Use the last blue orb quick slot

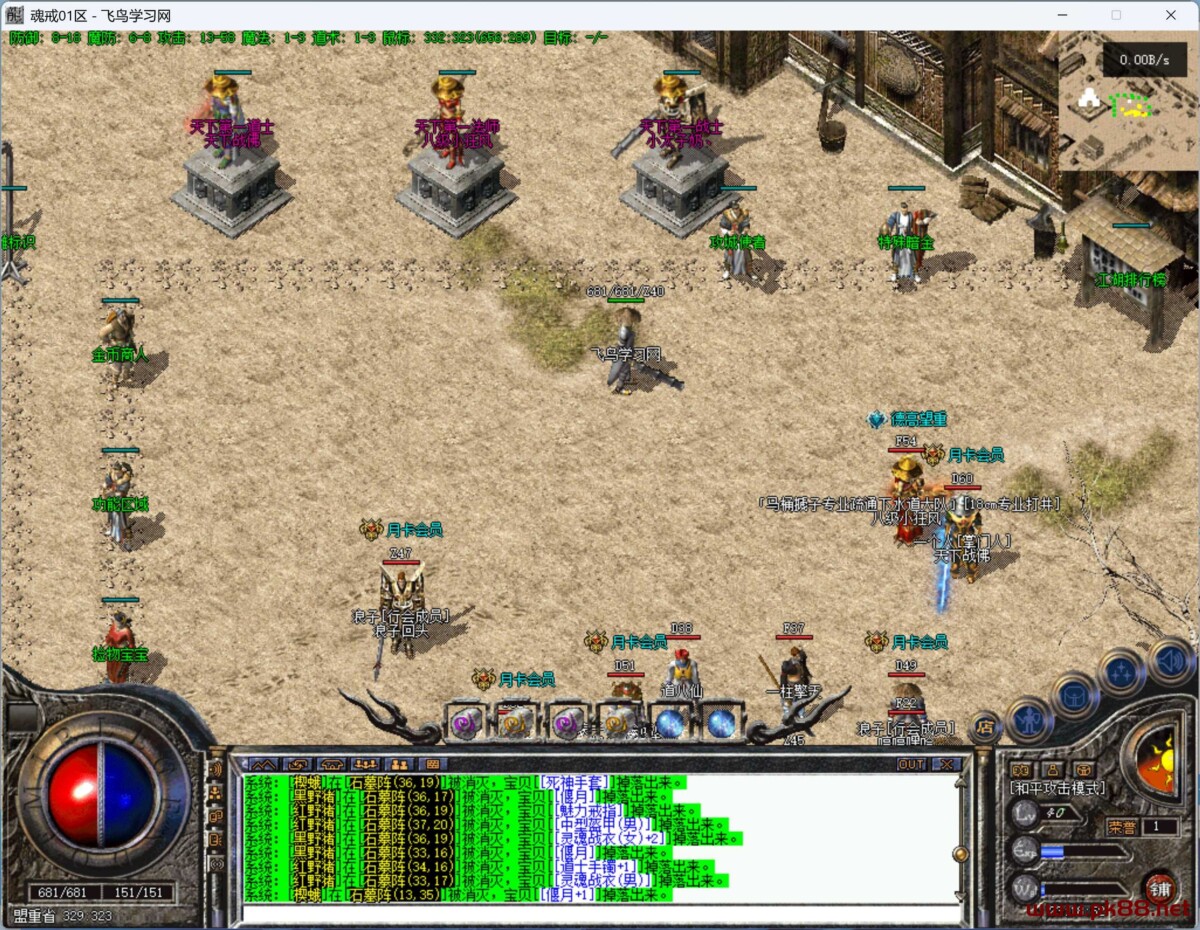(720, 723)
